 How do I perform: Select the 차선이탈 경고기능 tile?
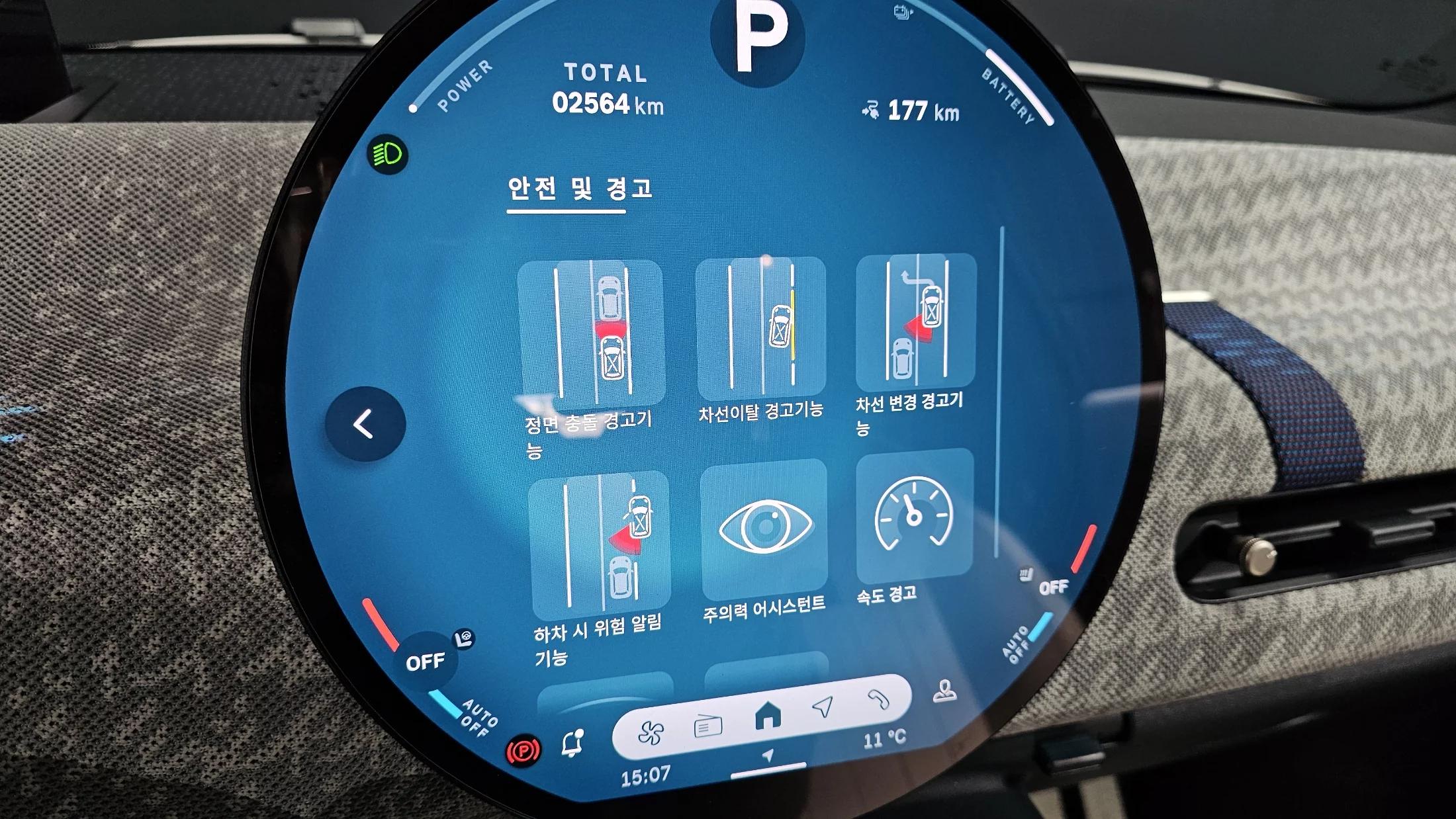point(760,327)
